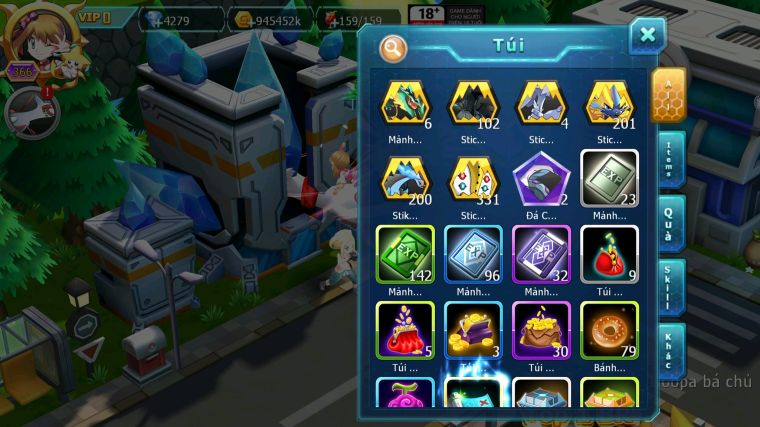Choose the donut Bánh item with 79
This screenshot has height=427, width=760.
[x=609, y=331]
